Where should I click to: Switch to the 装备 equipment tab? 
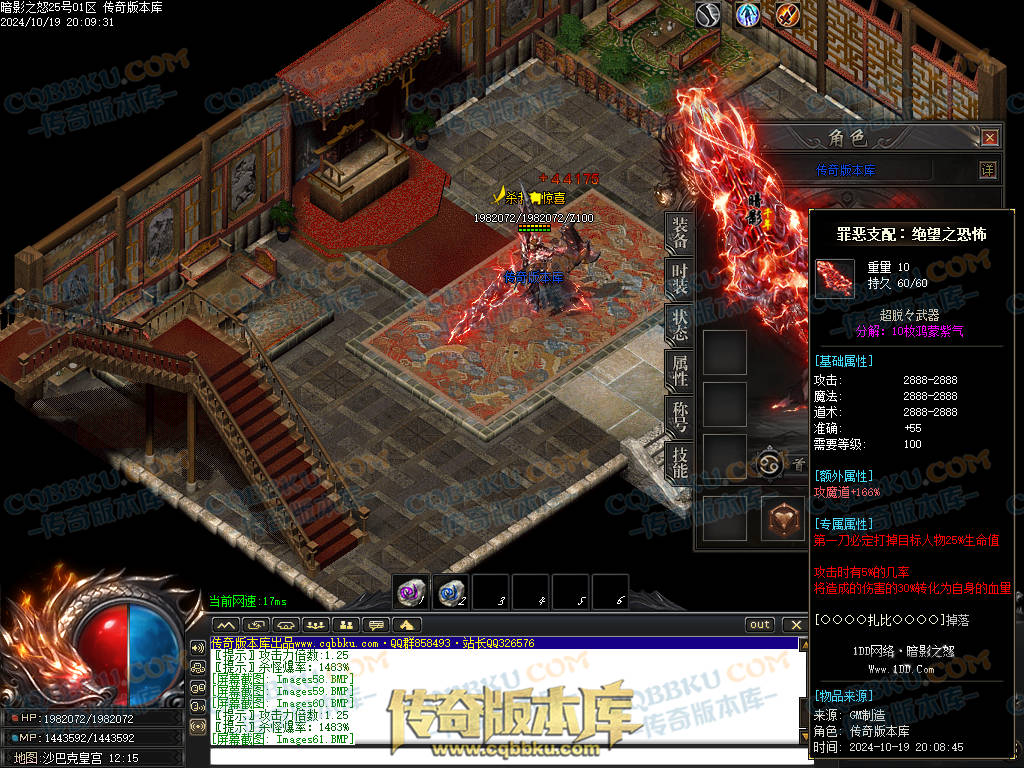(x=680, y=234)
